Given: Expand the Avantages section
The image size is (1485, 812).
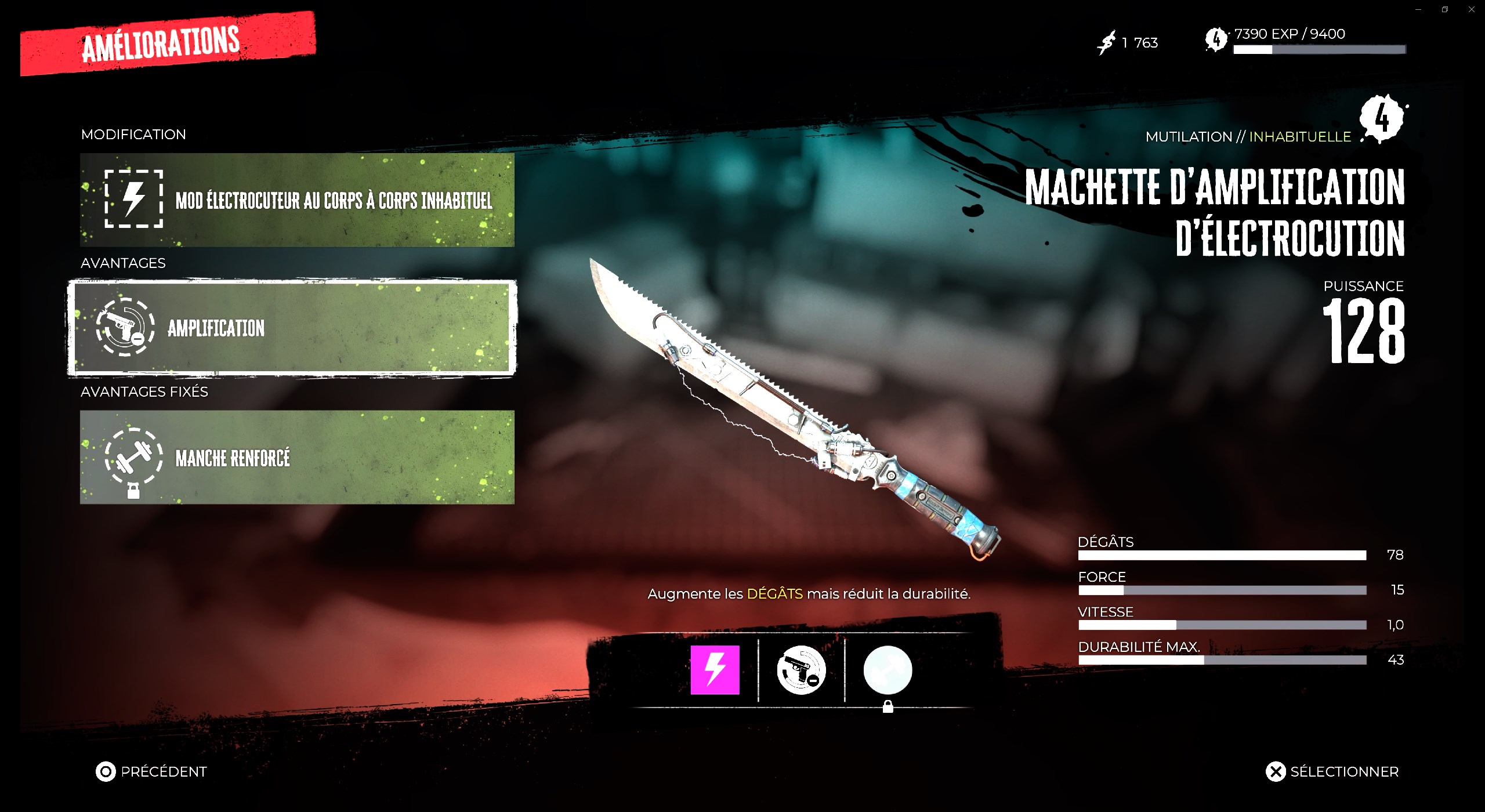Looking at the screenshot, I should point(122,263).
